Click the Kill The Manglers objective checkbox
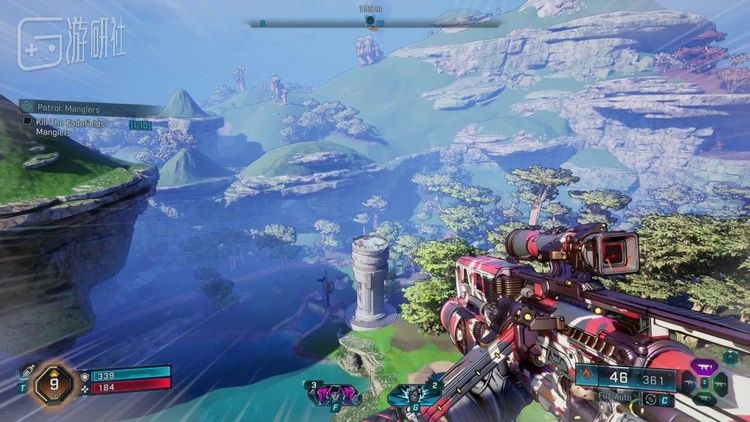The image size is (750, 422). click(27, 121)
